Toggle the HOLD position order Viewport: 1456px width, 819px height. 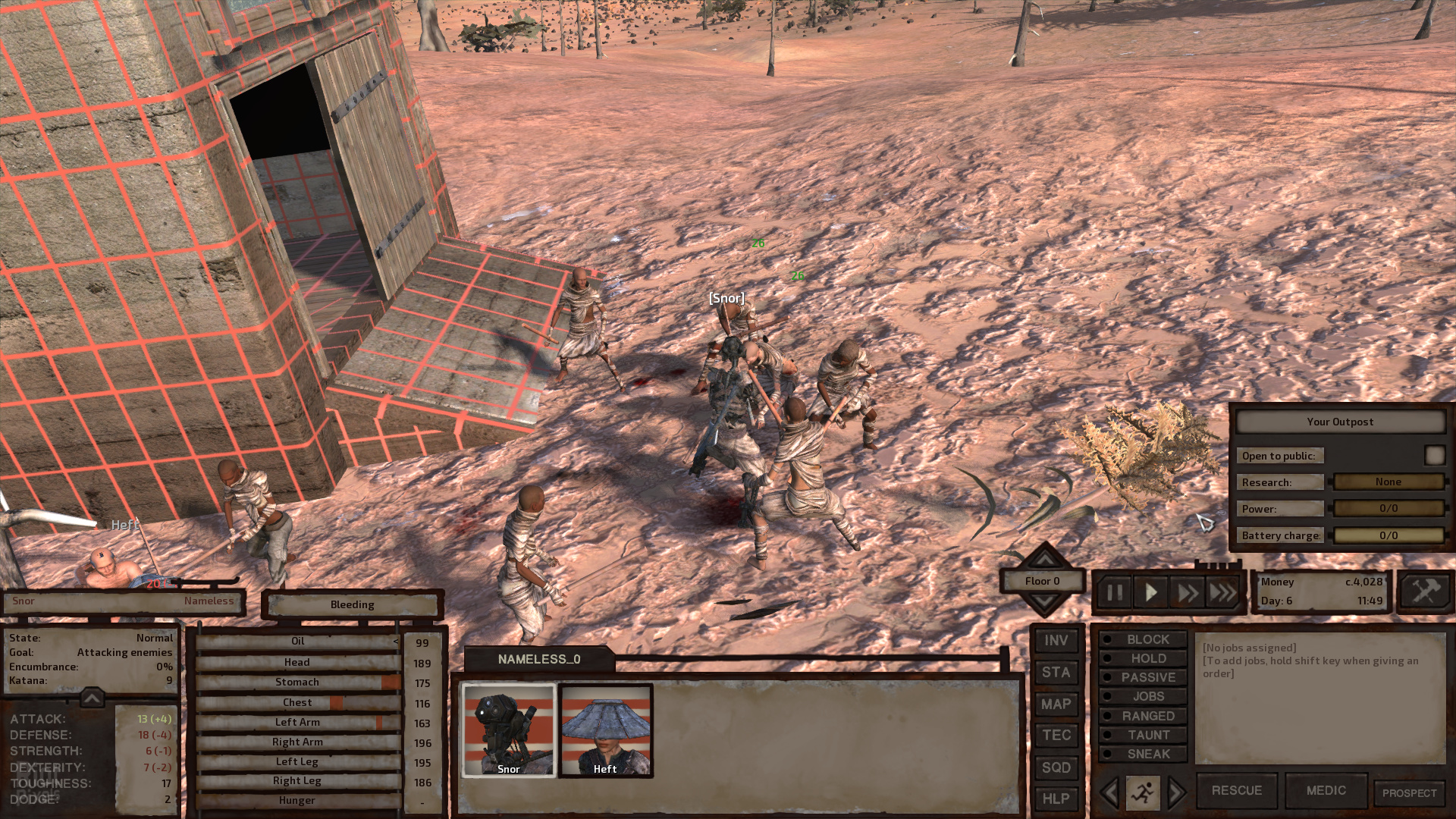(x=1144, y=659)
